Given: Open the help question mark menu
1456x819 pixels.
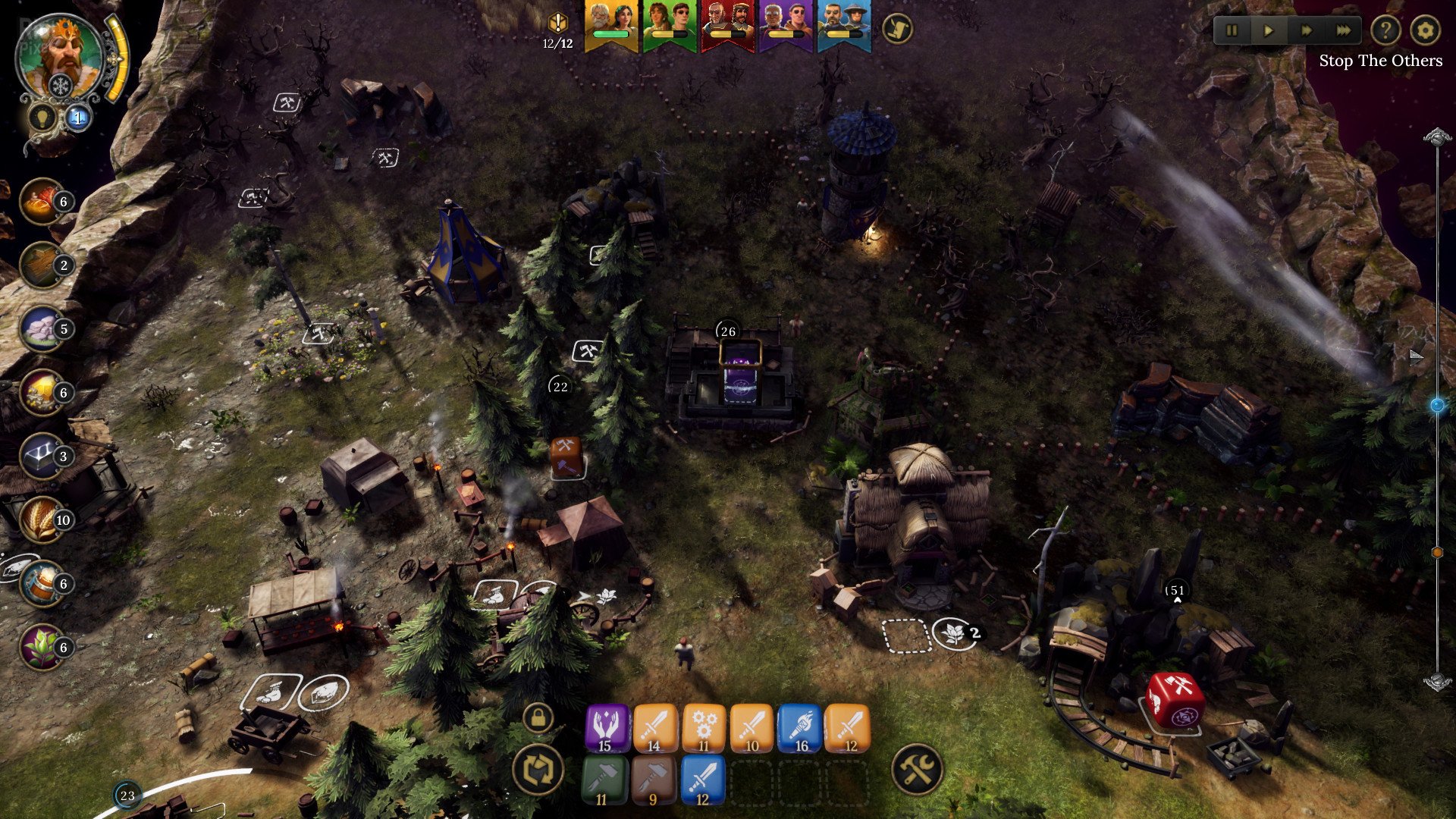Looking at the screenshot, I should (1385, 31).
